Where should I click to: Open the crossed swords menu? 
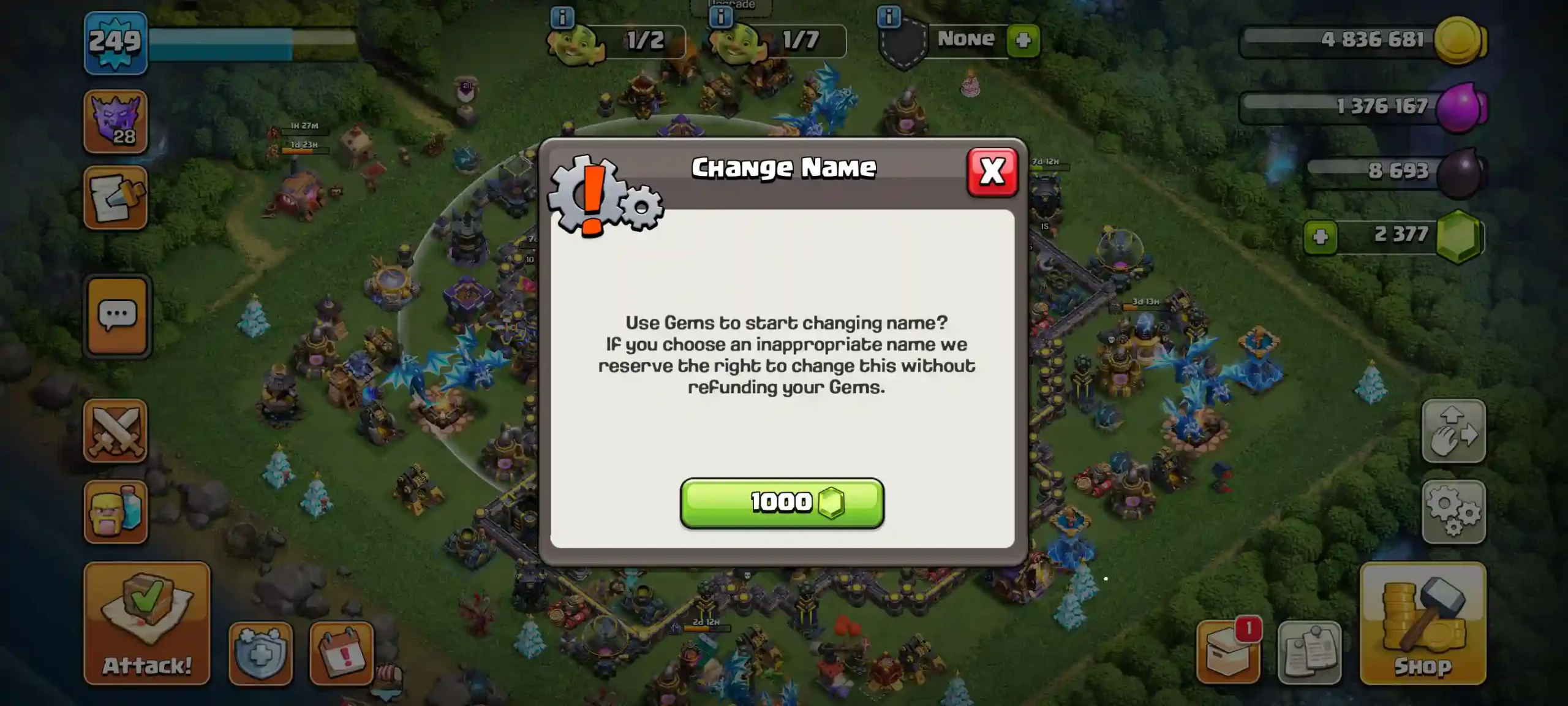116,431
